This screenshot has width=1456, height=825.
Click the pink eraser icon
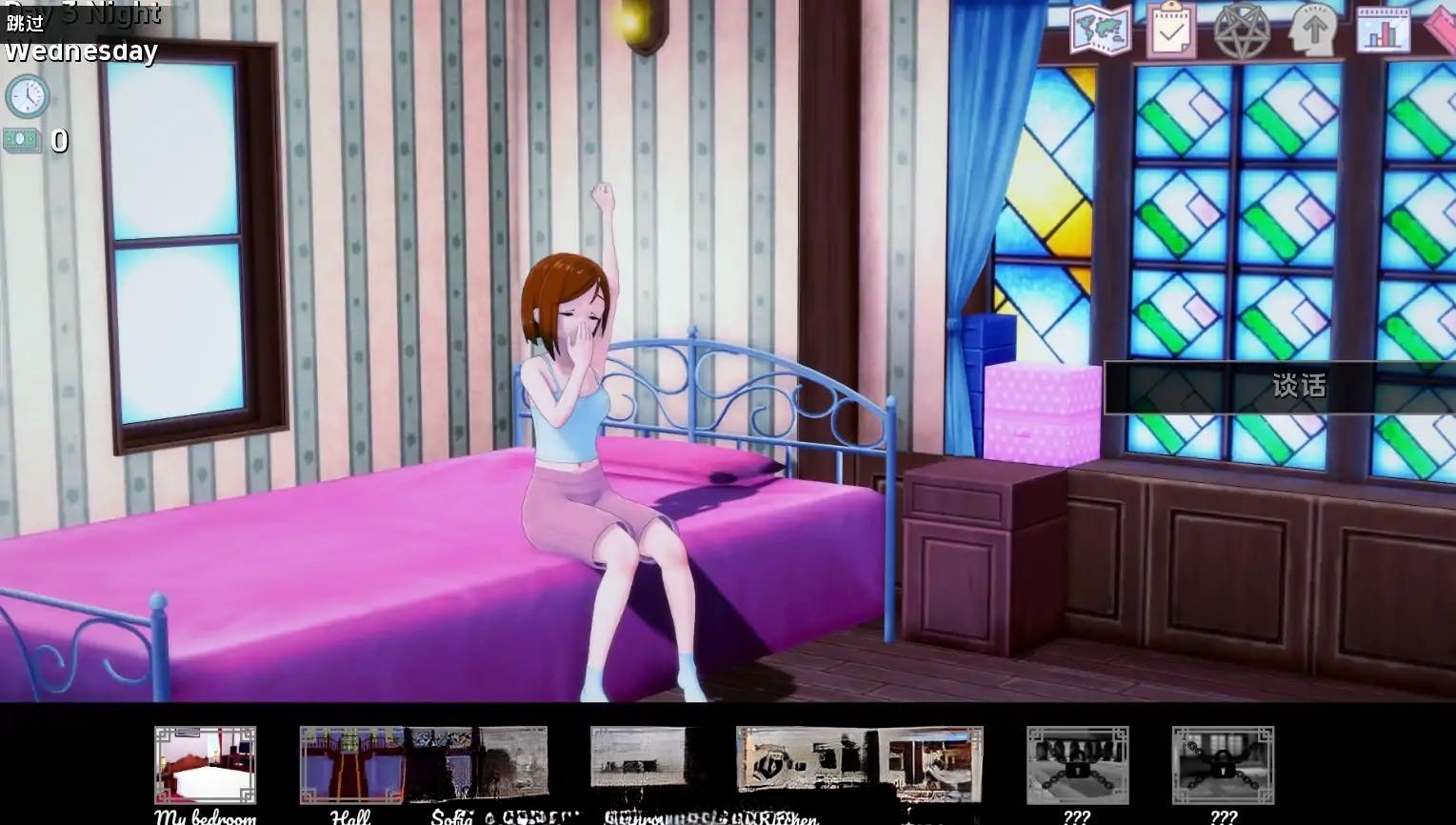1443,30
